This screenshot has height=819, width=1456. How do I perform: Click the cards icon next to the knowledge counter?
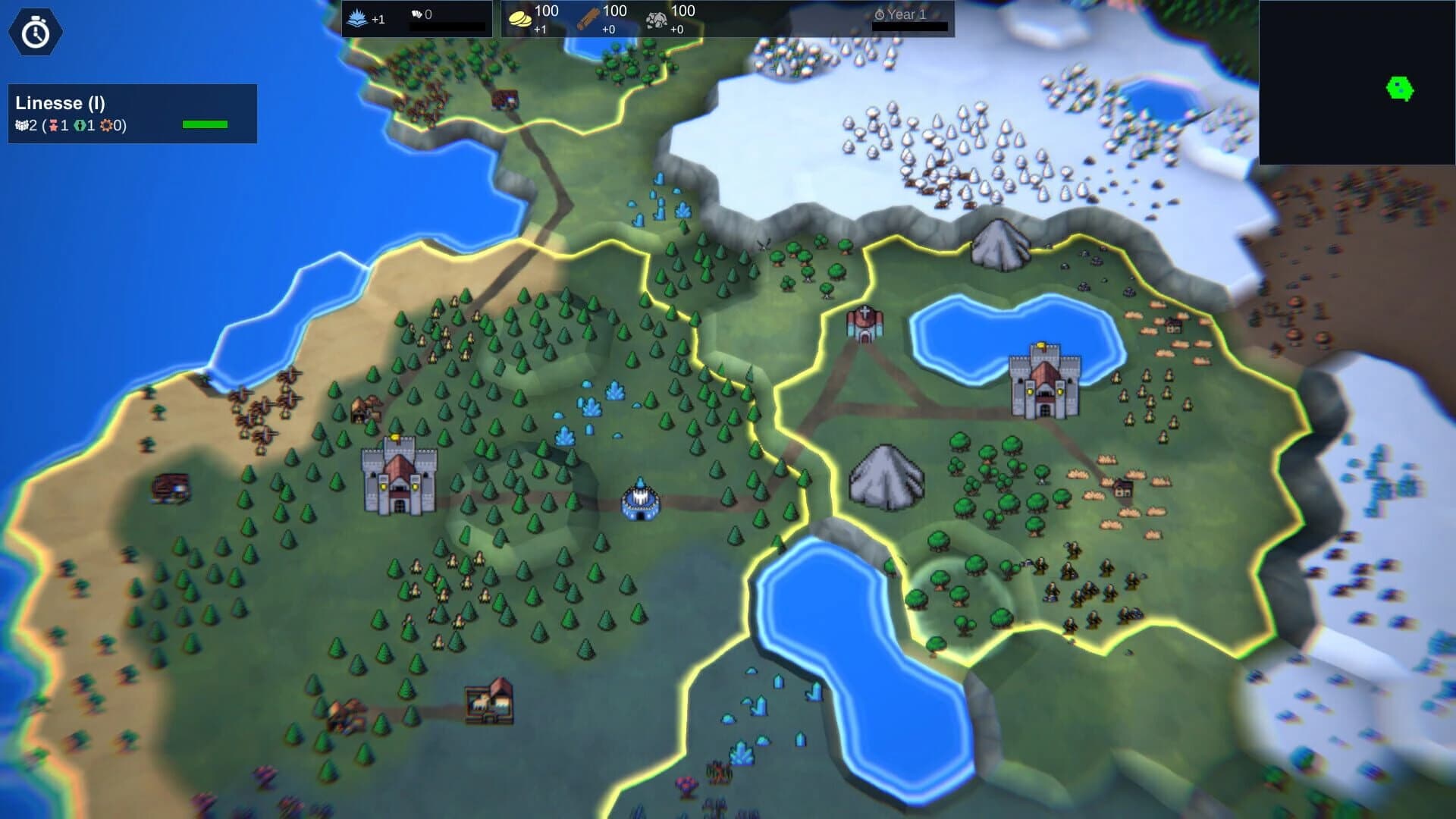pos(416,12)
